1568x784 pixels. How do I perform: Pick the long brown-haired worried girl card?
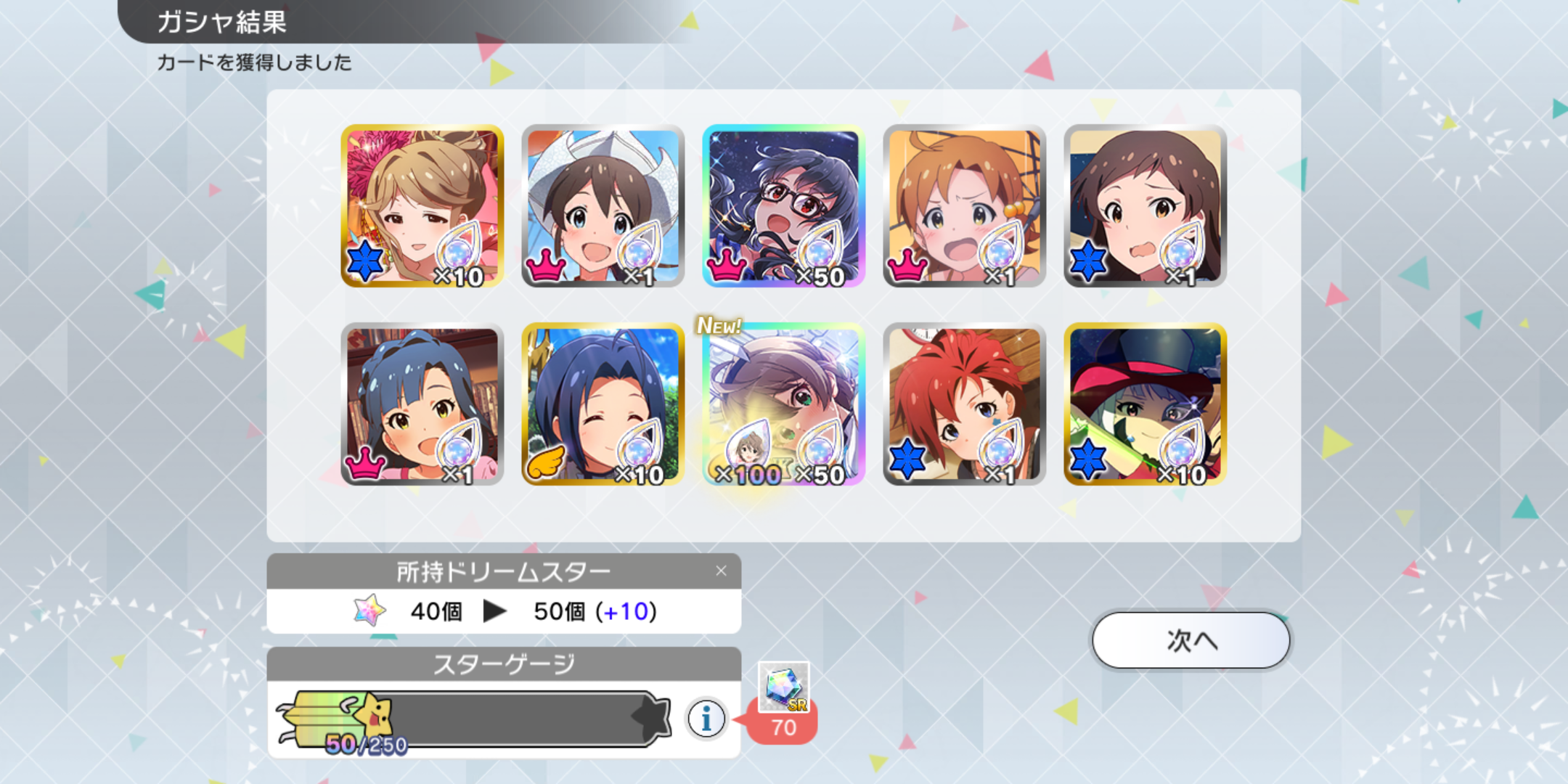point(1145,205)
